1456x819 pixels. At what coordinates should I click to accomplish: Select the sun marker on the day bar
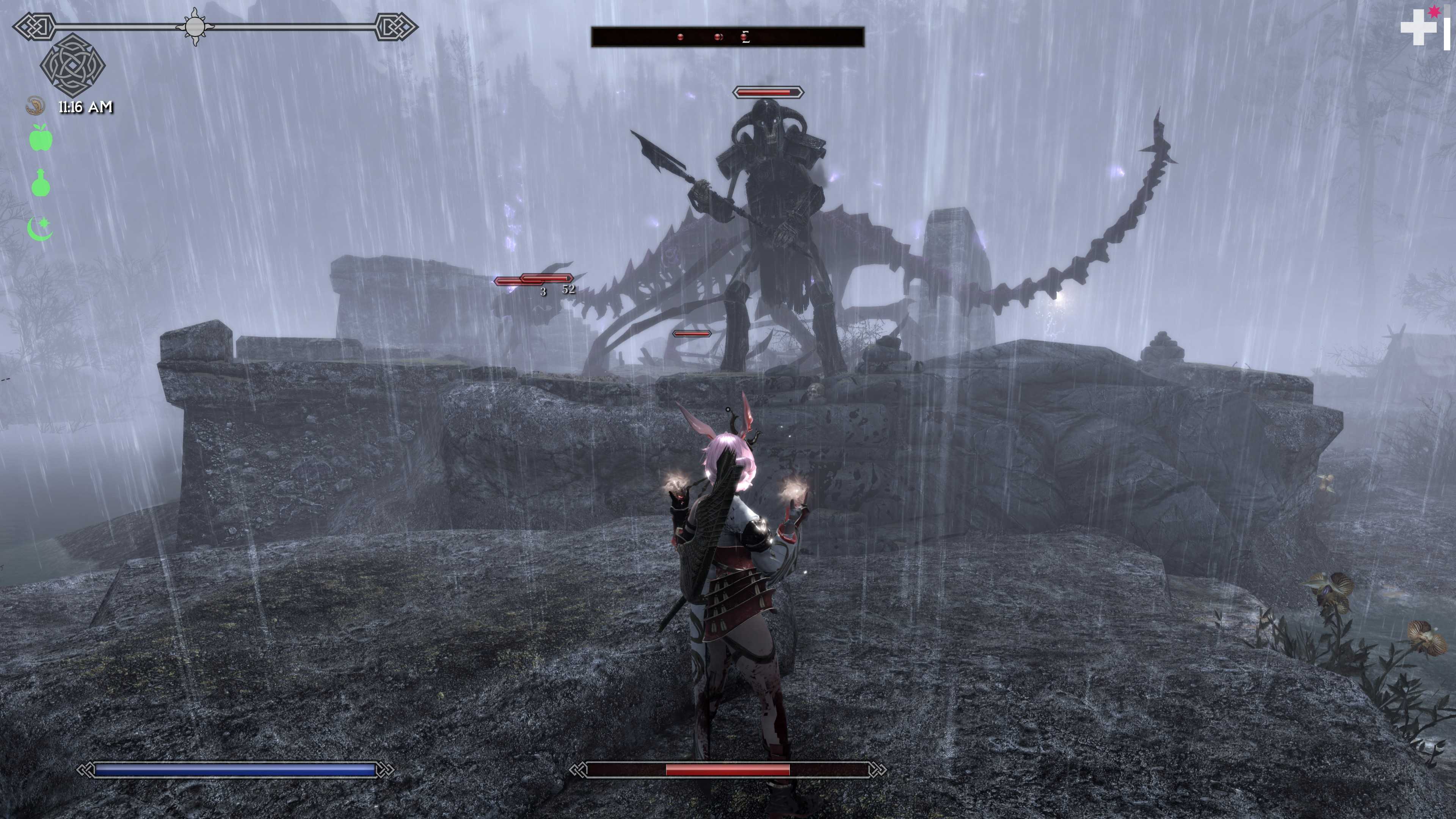[195, 27]
